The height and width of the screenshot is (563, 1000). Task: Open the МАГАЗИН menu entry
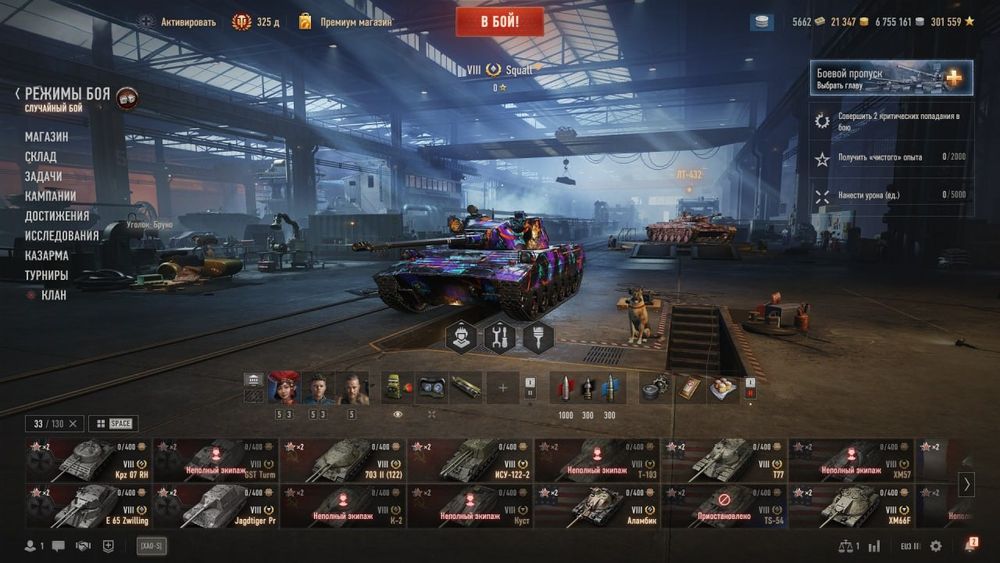(47, 137)
